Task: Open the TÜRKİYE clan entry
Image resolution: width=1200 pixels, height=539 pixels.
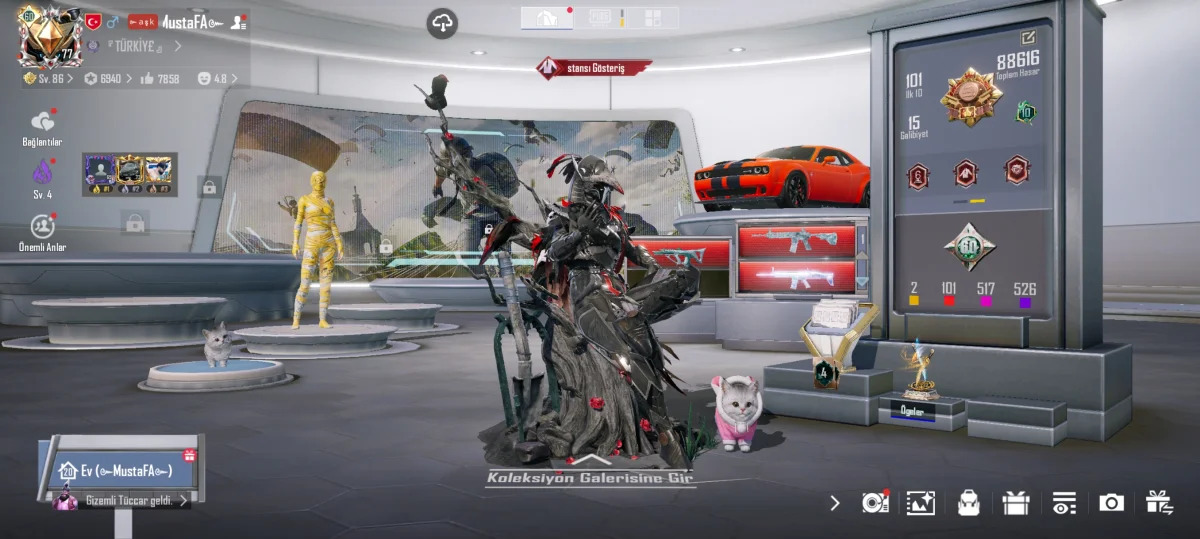Action: pos(137,46)
